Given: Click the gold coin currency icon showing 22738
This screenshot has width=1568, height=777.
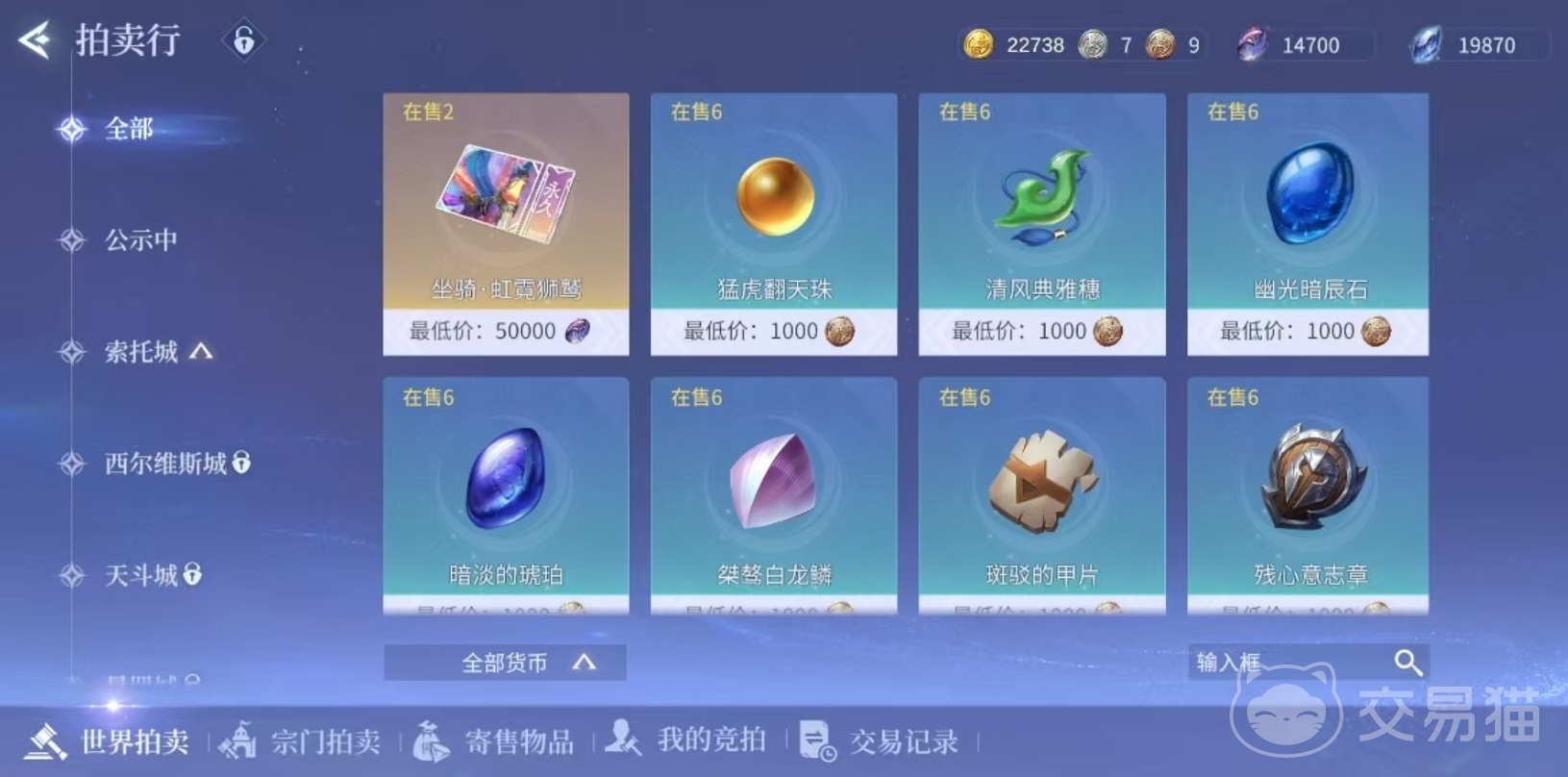Looking at the screenshot, I should click(978, 44).
